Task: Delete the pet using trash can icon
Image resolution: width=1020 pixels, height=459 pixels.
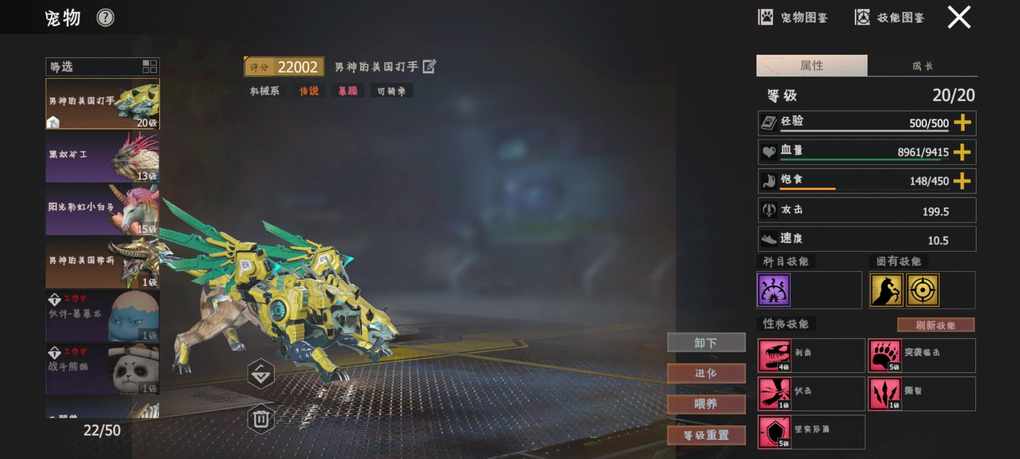Action: tap(260, 418)
